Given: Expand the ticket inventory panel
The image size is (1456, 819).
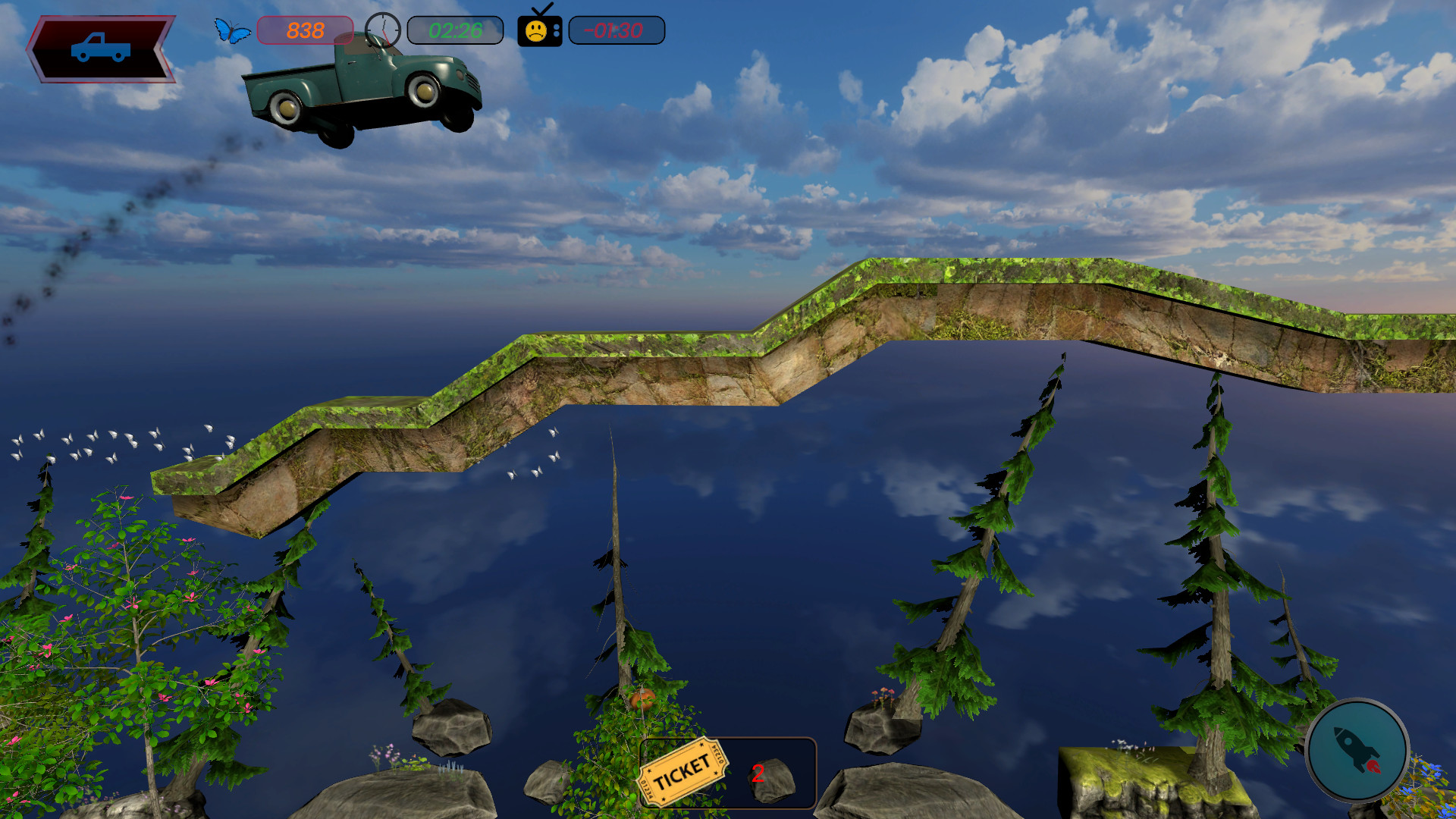Looking at the screenshot, I should (x=728, y=772).
